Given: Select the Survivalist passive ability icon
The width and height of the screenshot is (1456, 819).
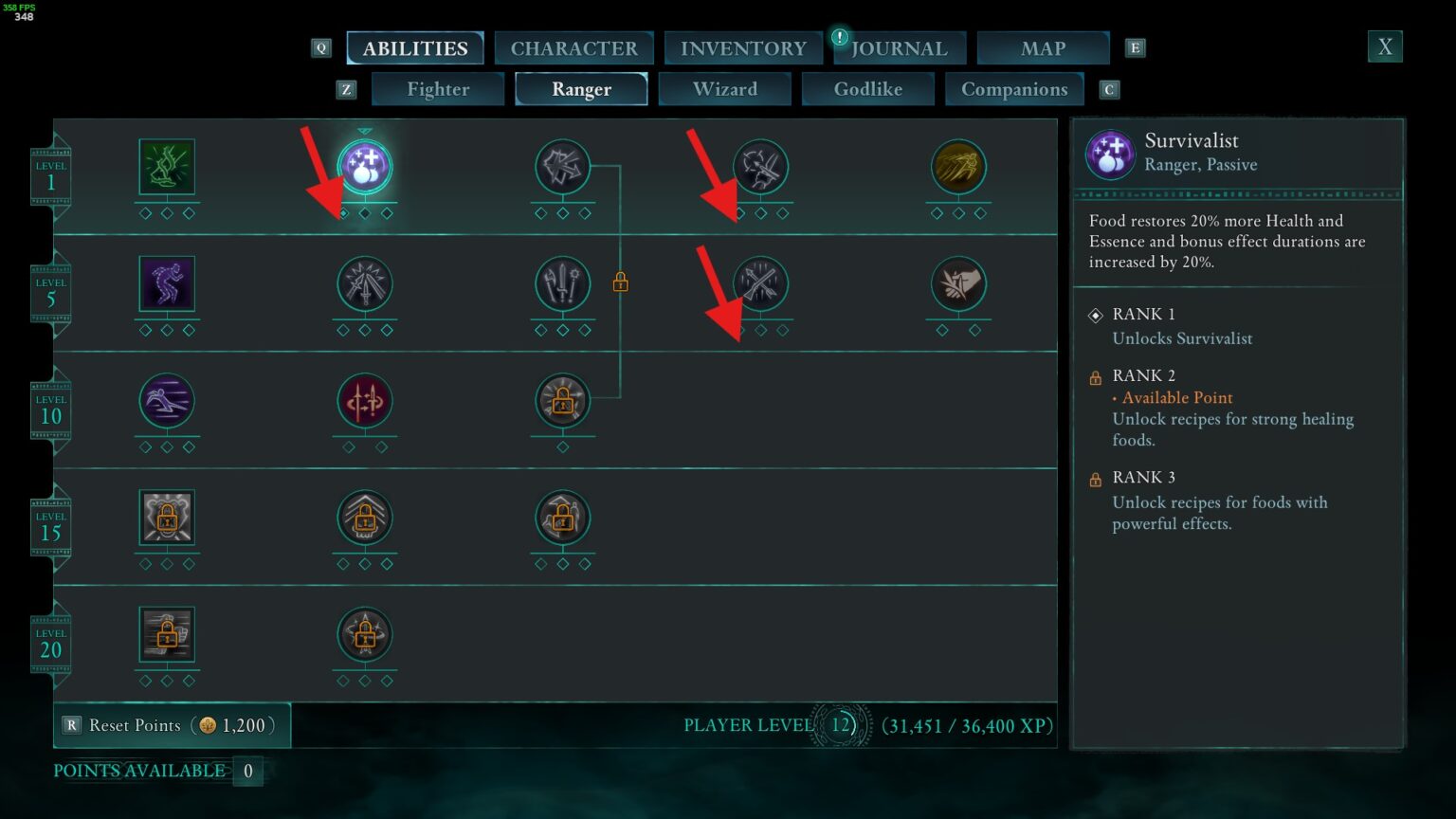Looking at the screenshot, I should pyautogui.click(x=365, y=167).
